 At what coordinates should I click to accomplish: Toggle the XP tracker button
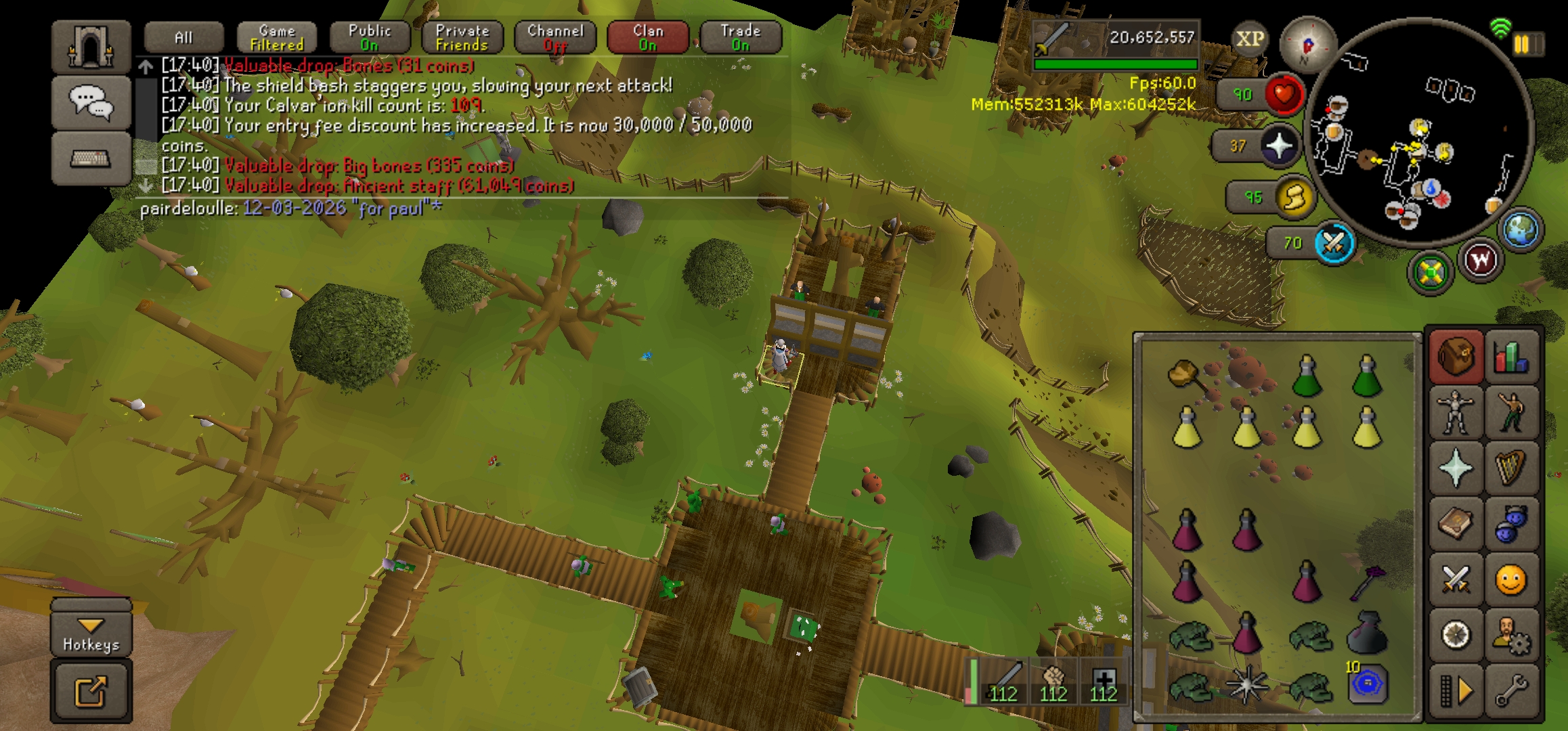pyautogui.click(x=1249, y=39)
